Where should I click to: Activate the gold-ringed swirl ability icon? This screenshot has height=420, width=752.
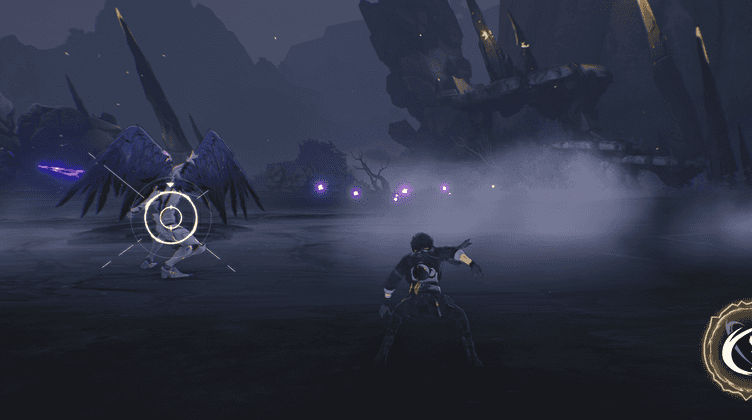coord(737,346)
